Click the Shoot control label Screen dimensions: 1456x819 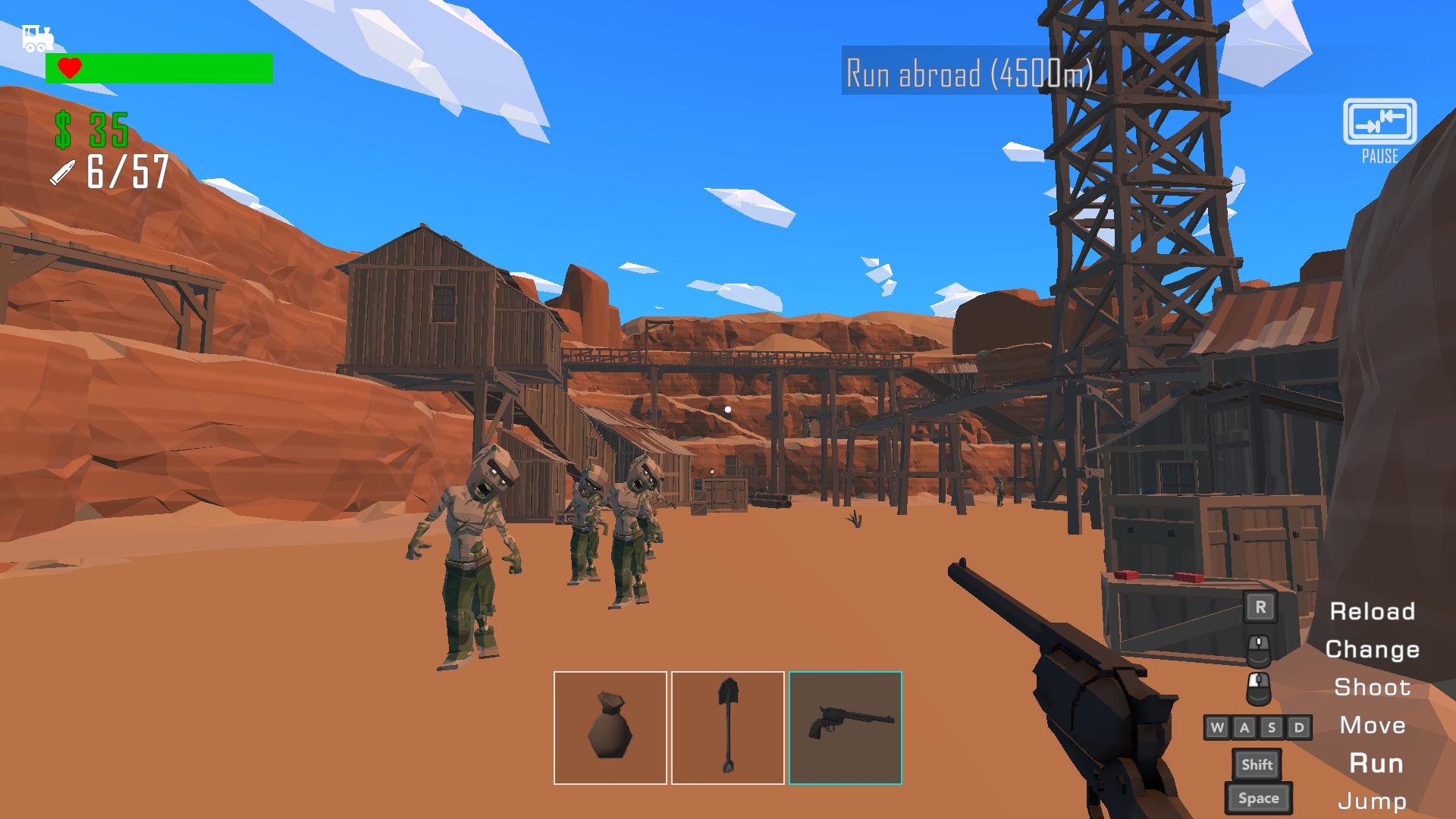click(1373, 688)
